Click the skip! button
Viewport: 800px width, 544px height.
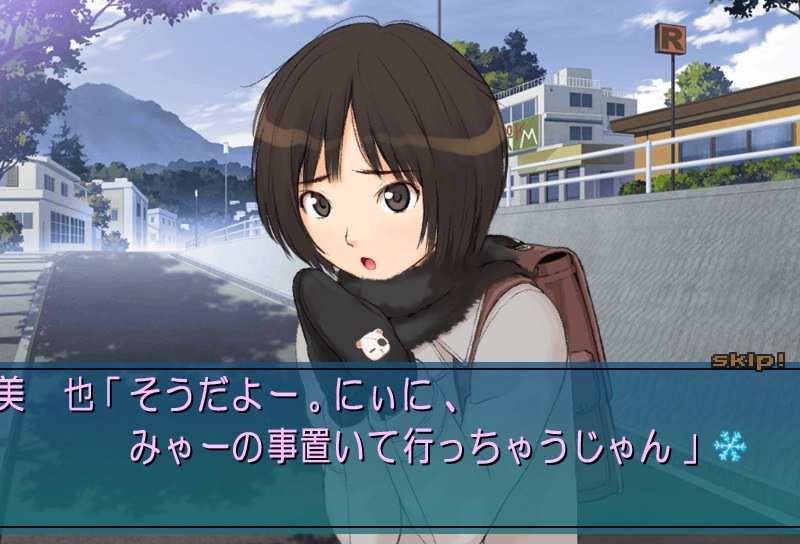tap(748, 360)
